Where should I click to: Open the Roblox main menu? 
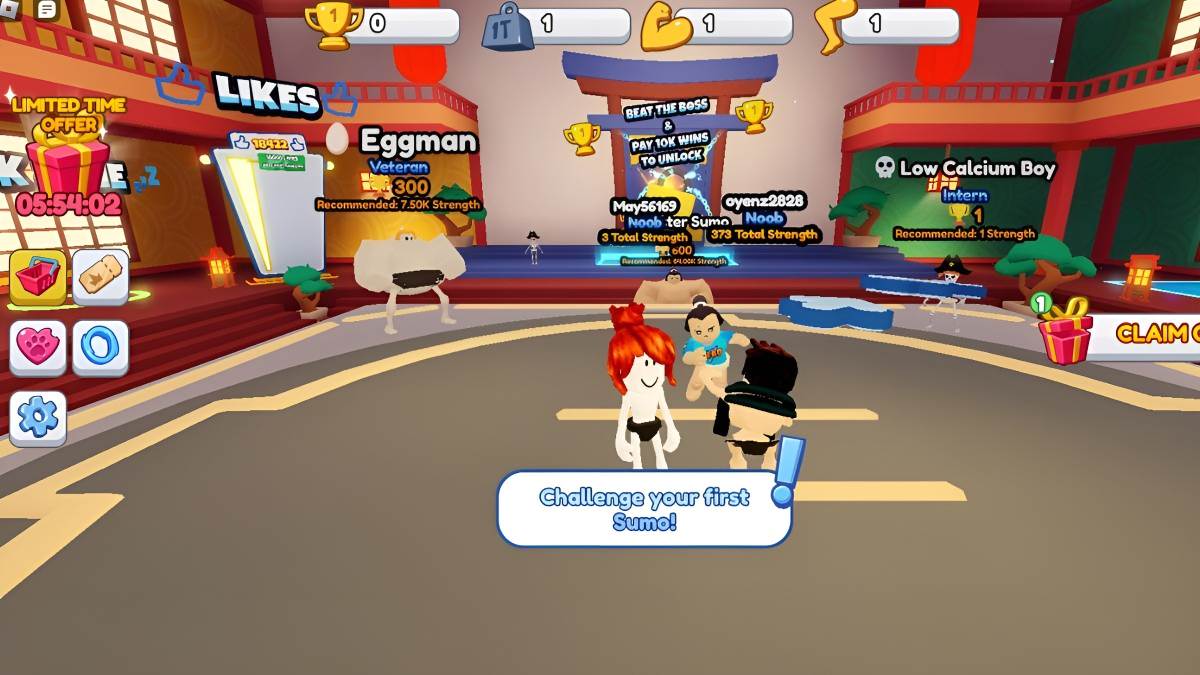click(x=8, y=9)
